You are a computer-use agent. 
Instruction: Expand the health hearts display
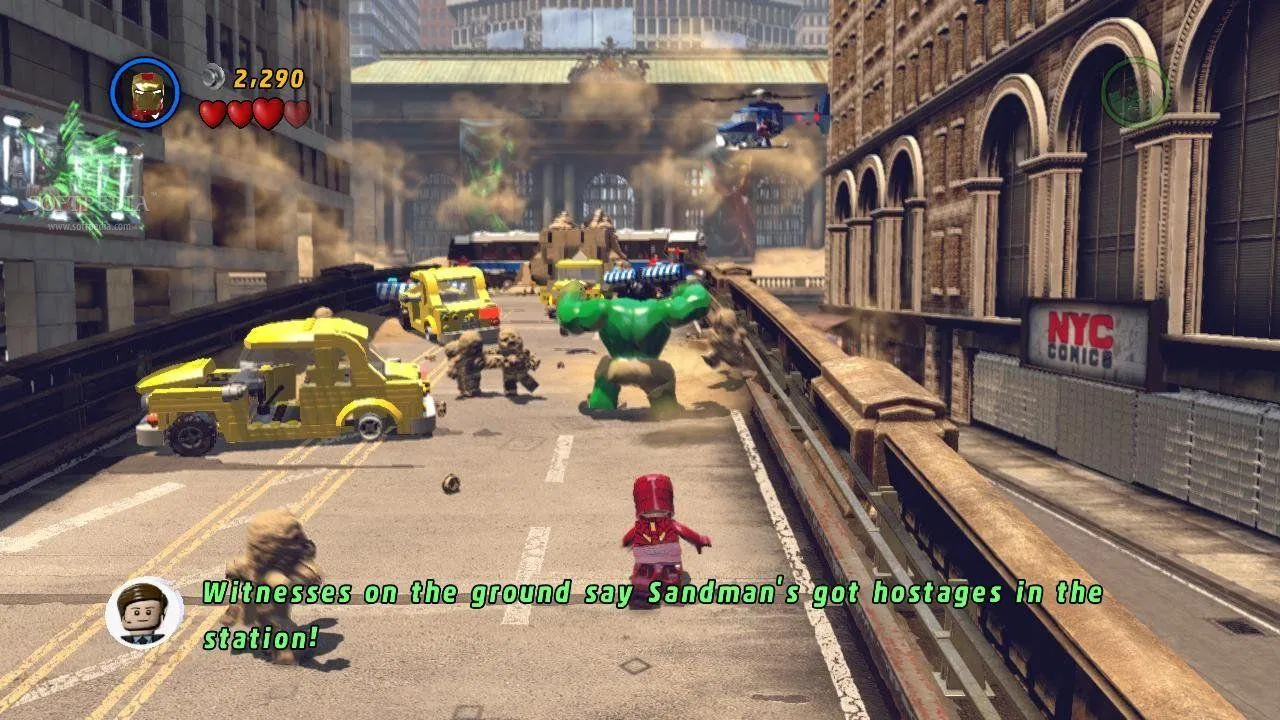coord(253,114)
